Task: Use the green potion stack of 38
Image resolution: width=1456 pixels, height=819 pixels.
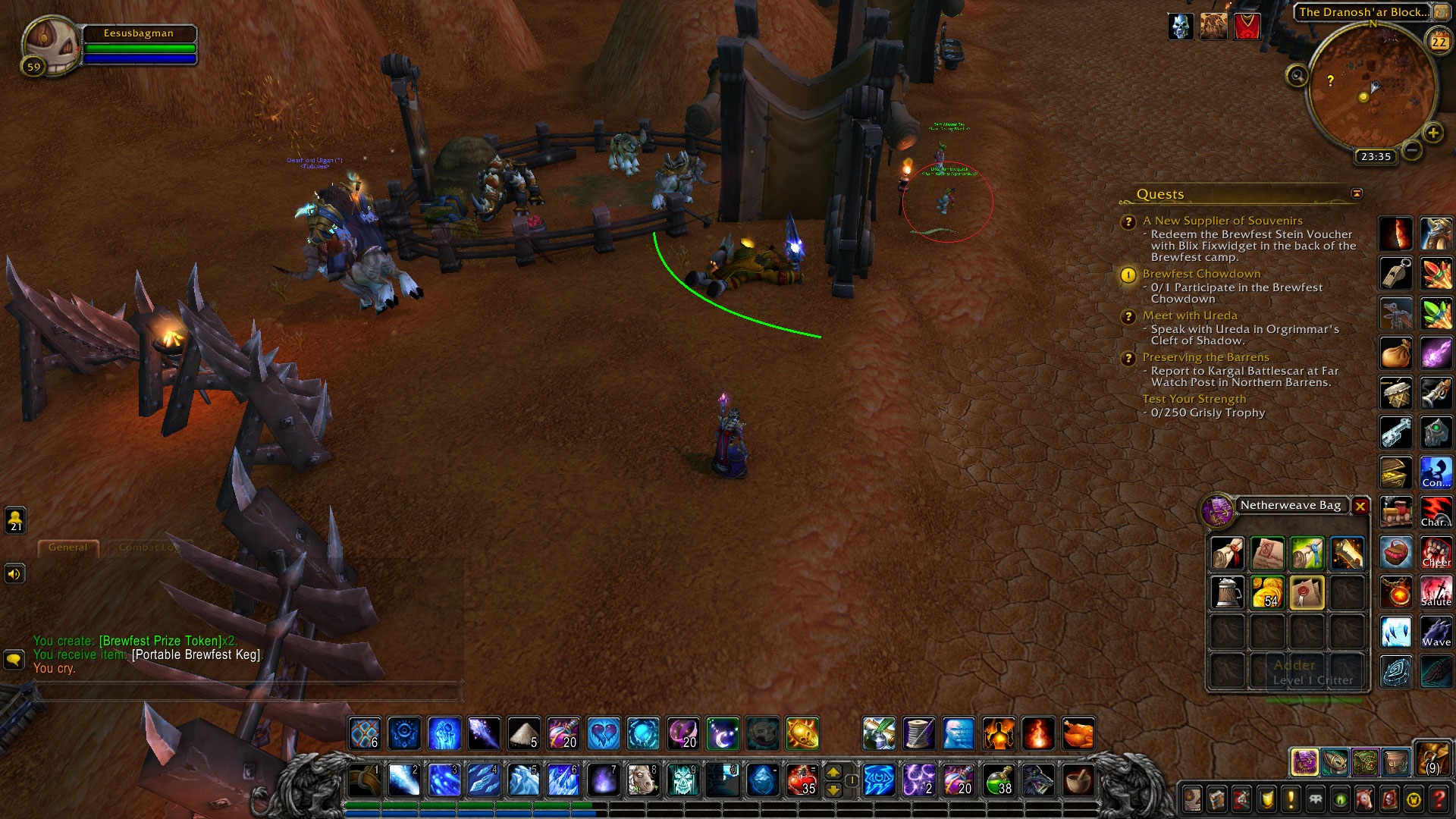Action: point(999,780)
